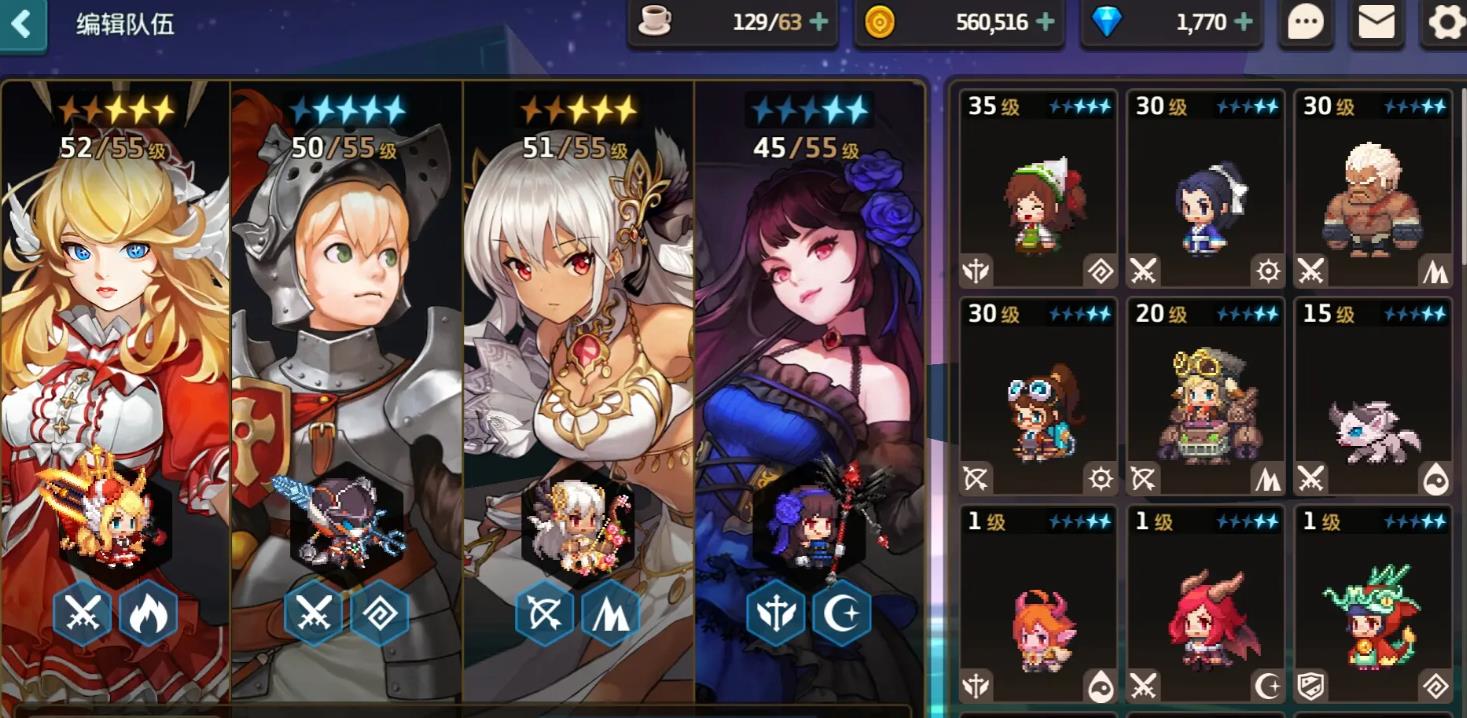
Task: Choose the level 15 white dragon card
Action: point(1373,397)
